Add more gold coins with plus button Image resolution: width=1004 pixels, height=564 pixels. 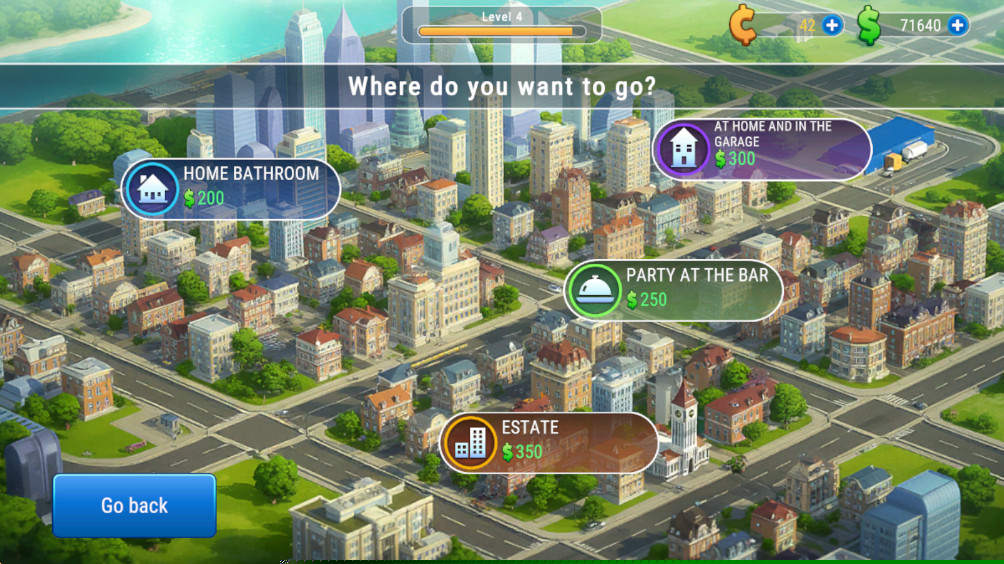coord(832,25)
